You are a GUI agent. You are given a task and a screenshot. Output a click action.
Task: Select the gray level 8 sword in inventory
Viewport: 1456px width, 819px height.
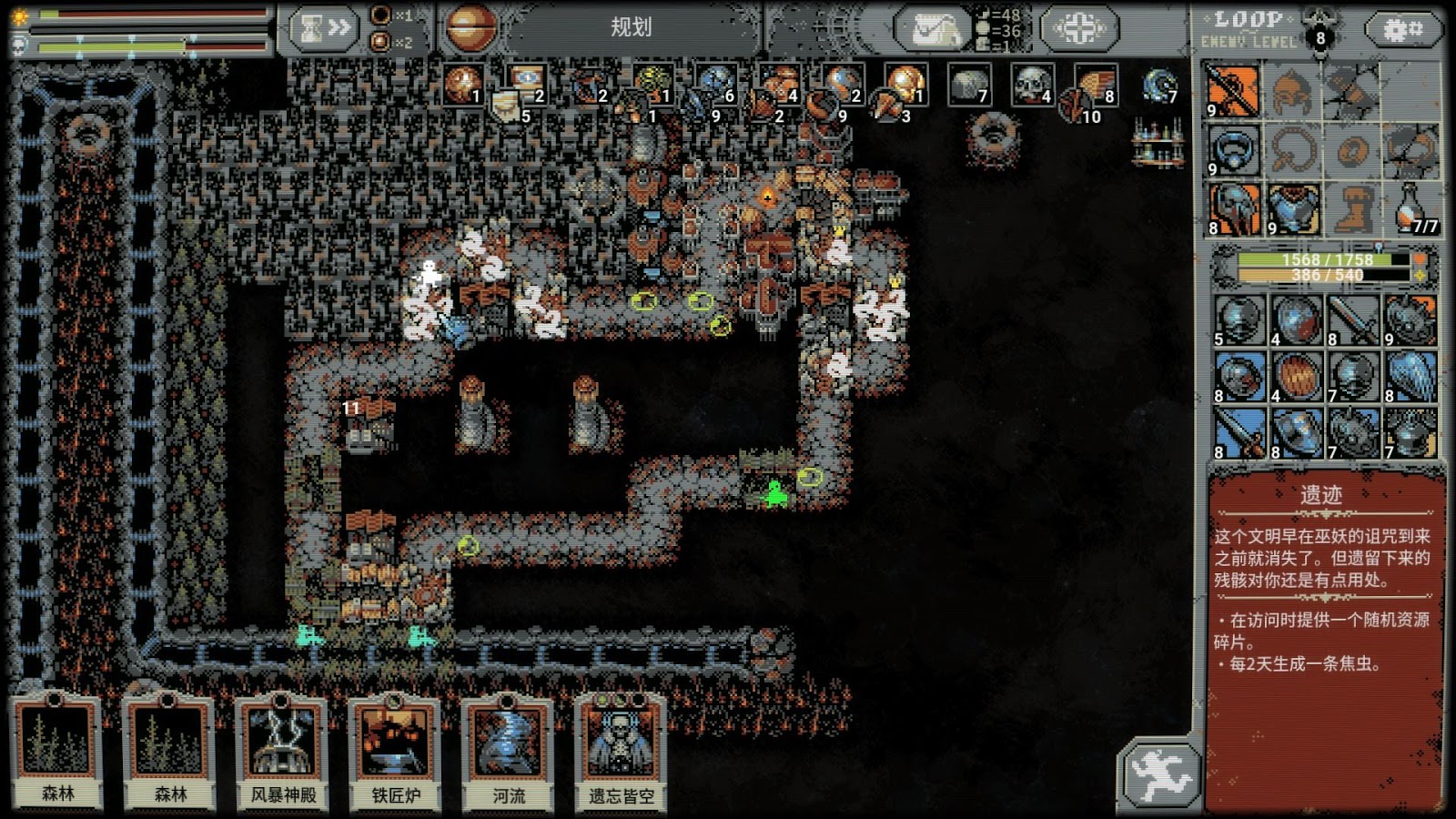tap(1353, 320)
